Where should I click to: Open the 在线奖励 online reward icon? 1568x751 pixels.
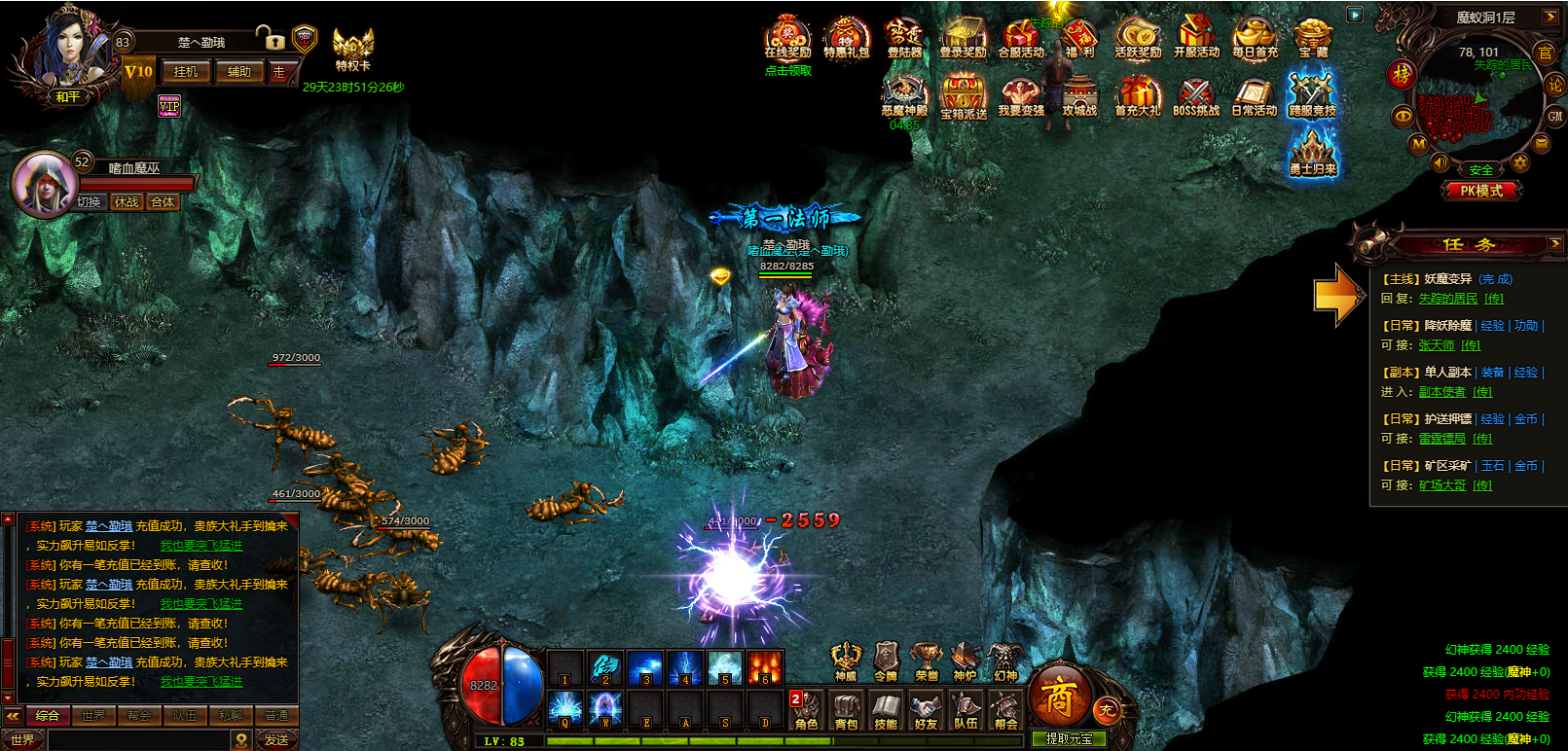click(x=787, y=39)
